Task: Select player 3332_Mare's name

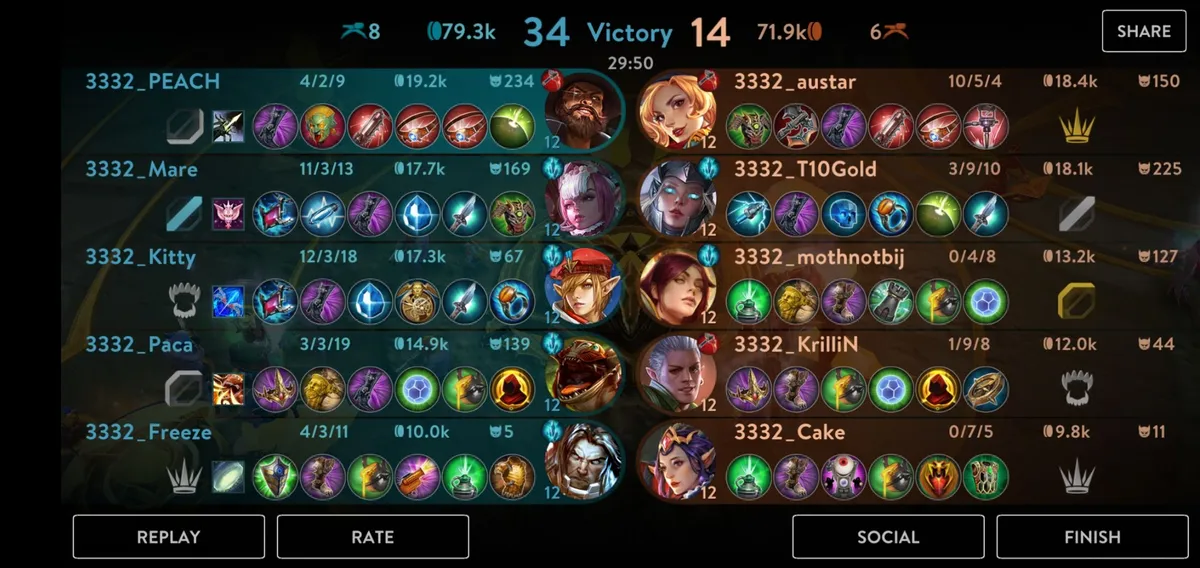Action: coord(141,169)
